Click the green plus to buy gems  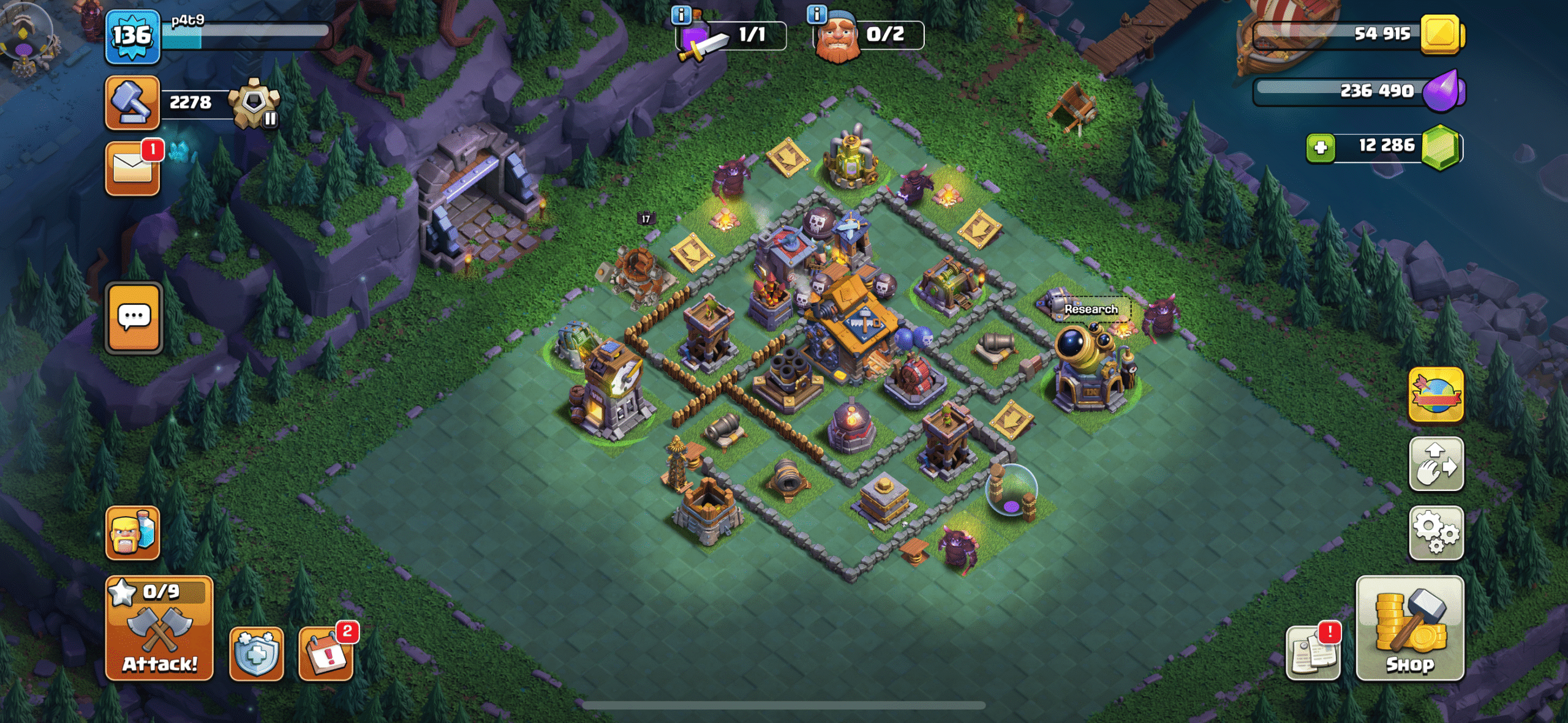1321,147
